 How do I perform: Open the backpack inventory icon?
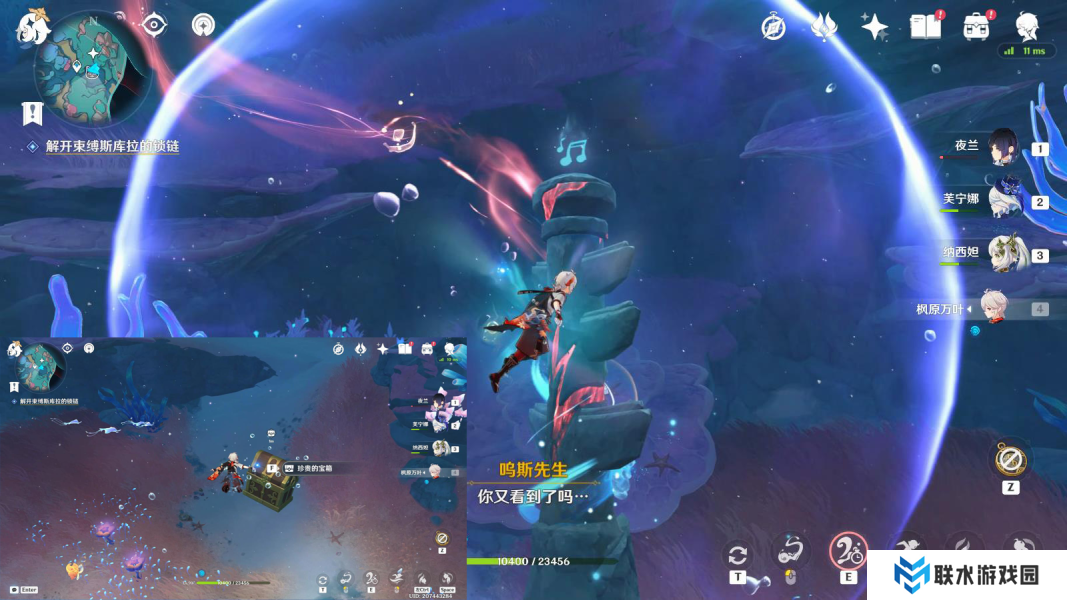(976, 27)
